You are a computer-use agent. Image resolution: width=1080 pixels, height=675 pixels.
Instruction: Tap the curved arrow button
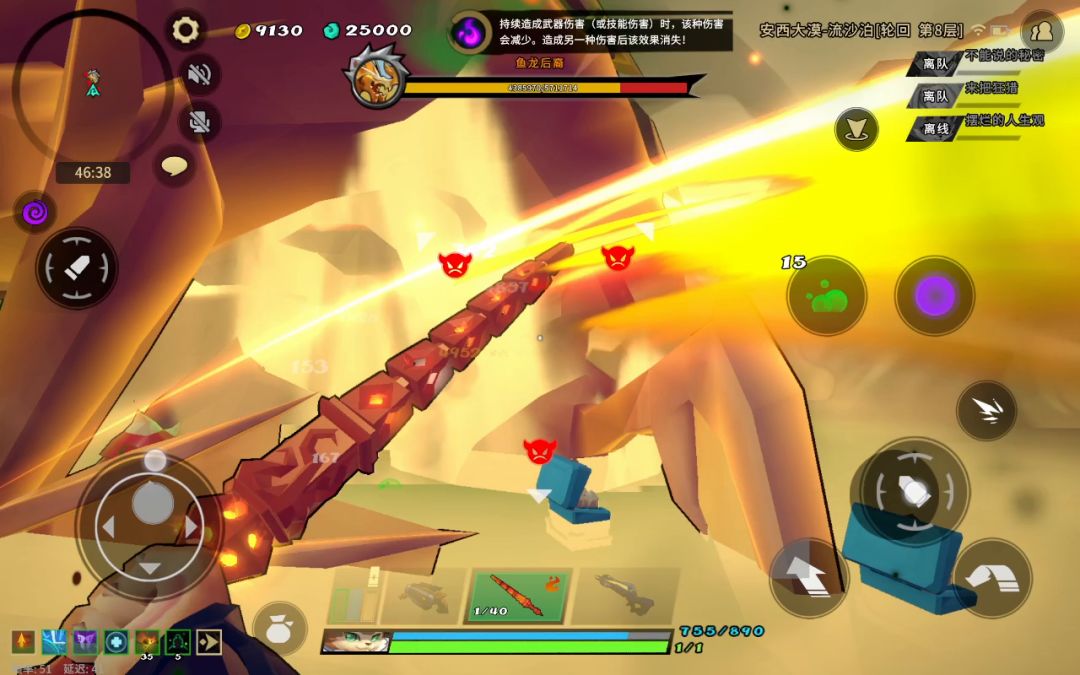click(x=992, y=578)
